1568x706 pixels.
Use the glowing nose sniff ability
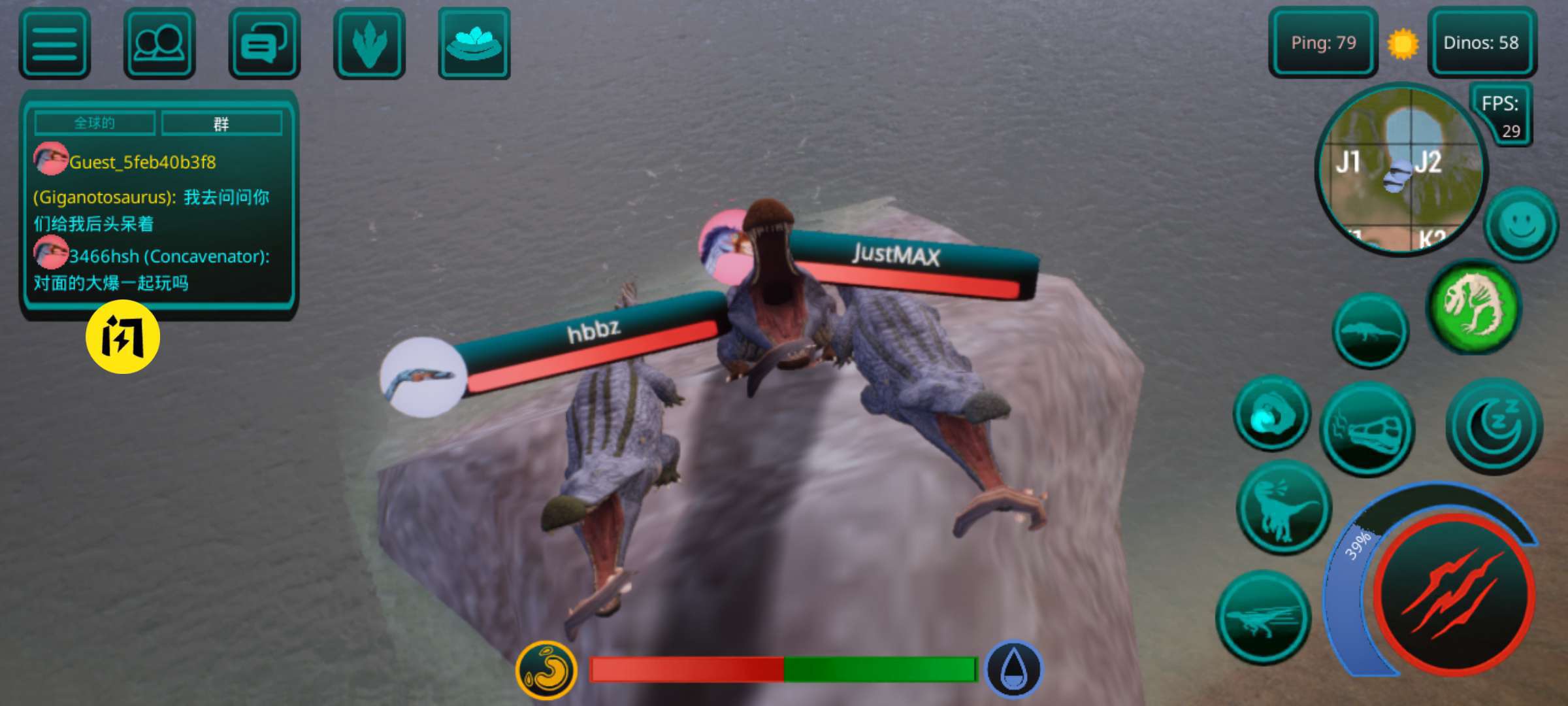(x=1271, y=414)
